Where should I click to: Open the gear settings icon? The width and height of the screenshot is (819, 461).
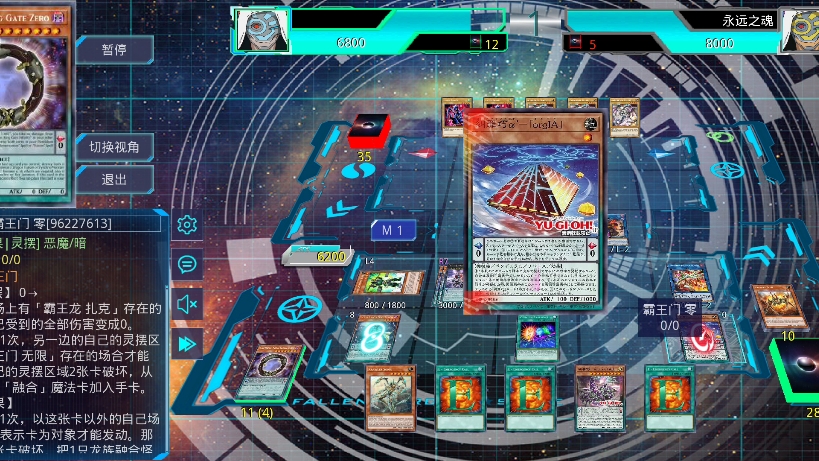pos(186,225)
